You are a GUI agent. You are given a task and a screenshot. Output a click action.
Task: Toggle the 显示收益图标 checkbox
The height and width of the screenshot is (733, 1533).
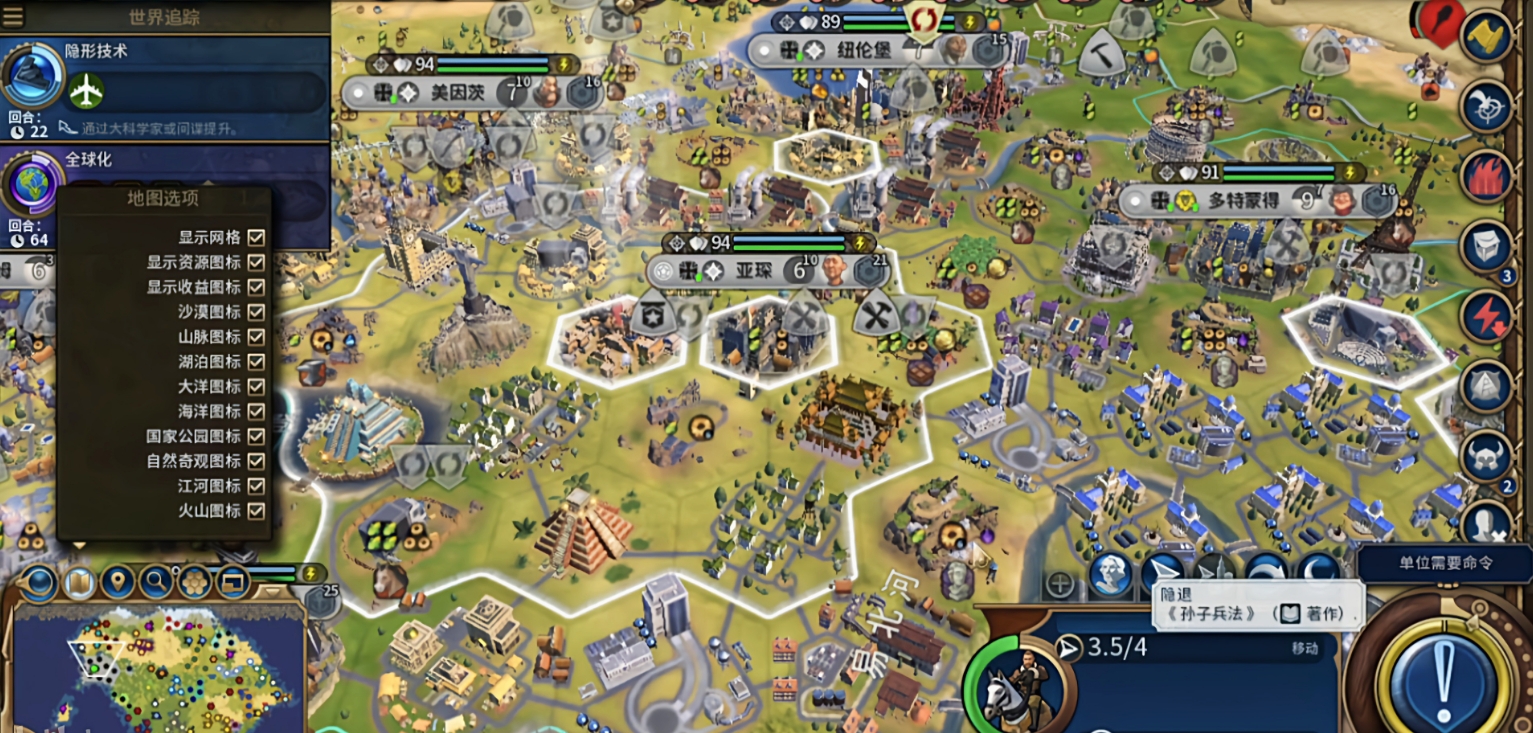(x=256, y=287)
